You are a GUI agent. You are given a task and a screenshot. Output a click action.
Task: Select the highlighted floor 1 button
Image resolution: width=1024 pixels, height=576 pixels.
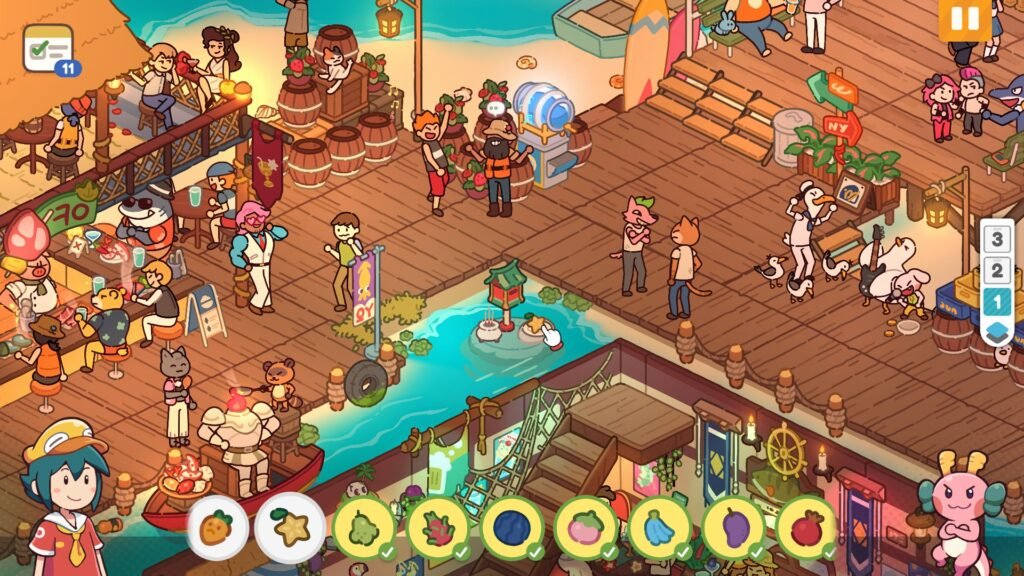(x=997, y=300)
